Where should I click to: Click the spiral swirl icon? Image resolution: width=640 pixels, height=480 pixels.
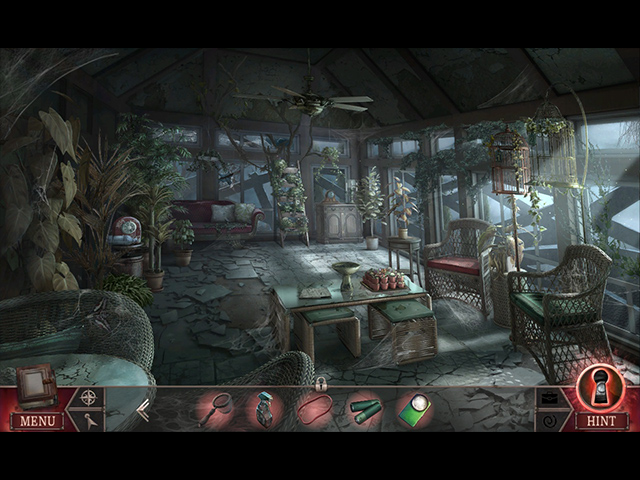click(551, 422)
